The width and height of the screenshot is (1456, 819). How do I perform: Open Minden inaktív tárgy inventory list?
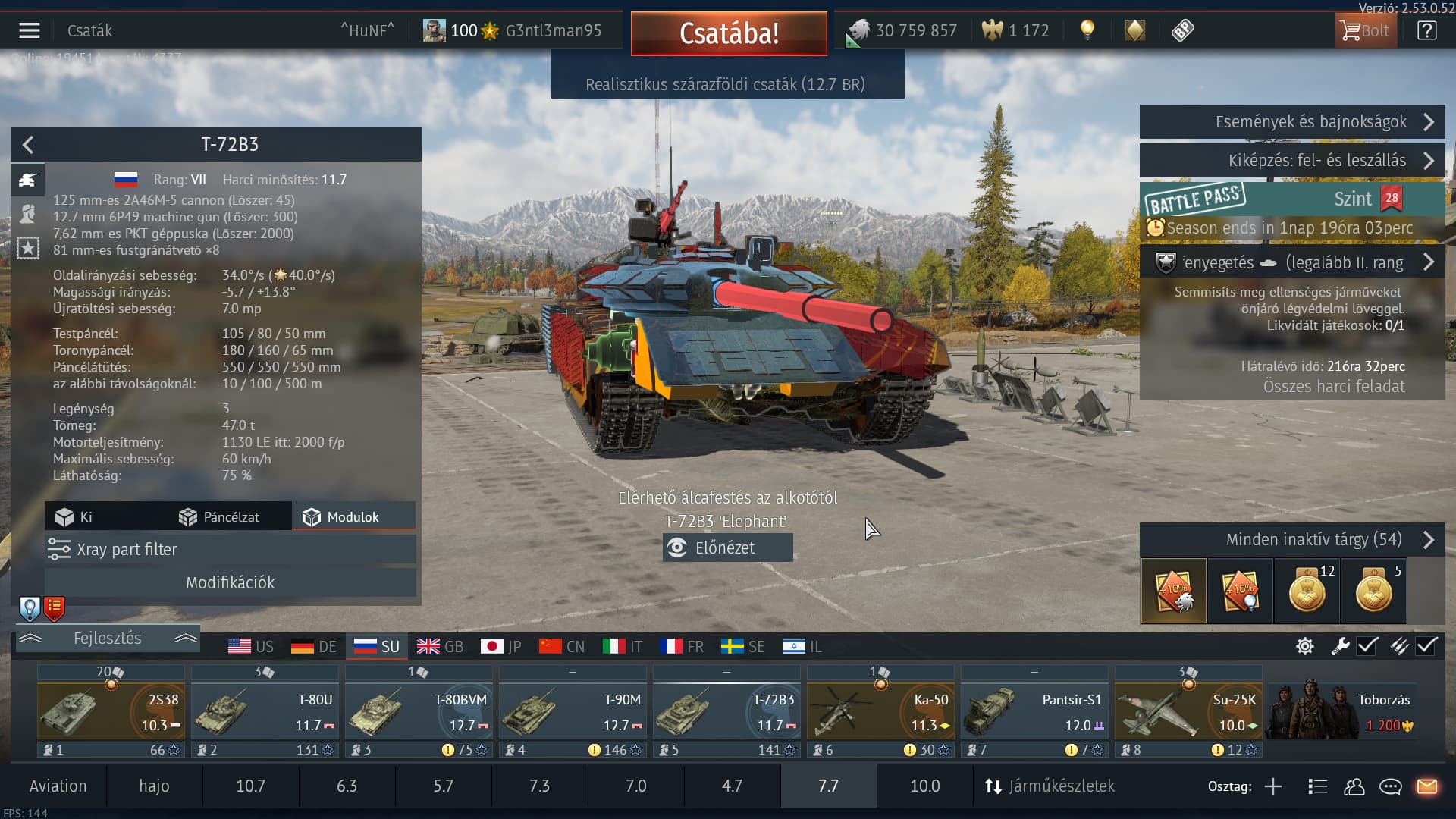pyautogui.click(x=1291, y=540)
